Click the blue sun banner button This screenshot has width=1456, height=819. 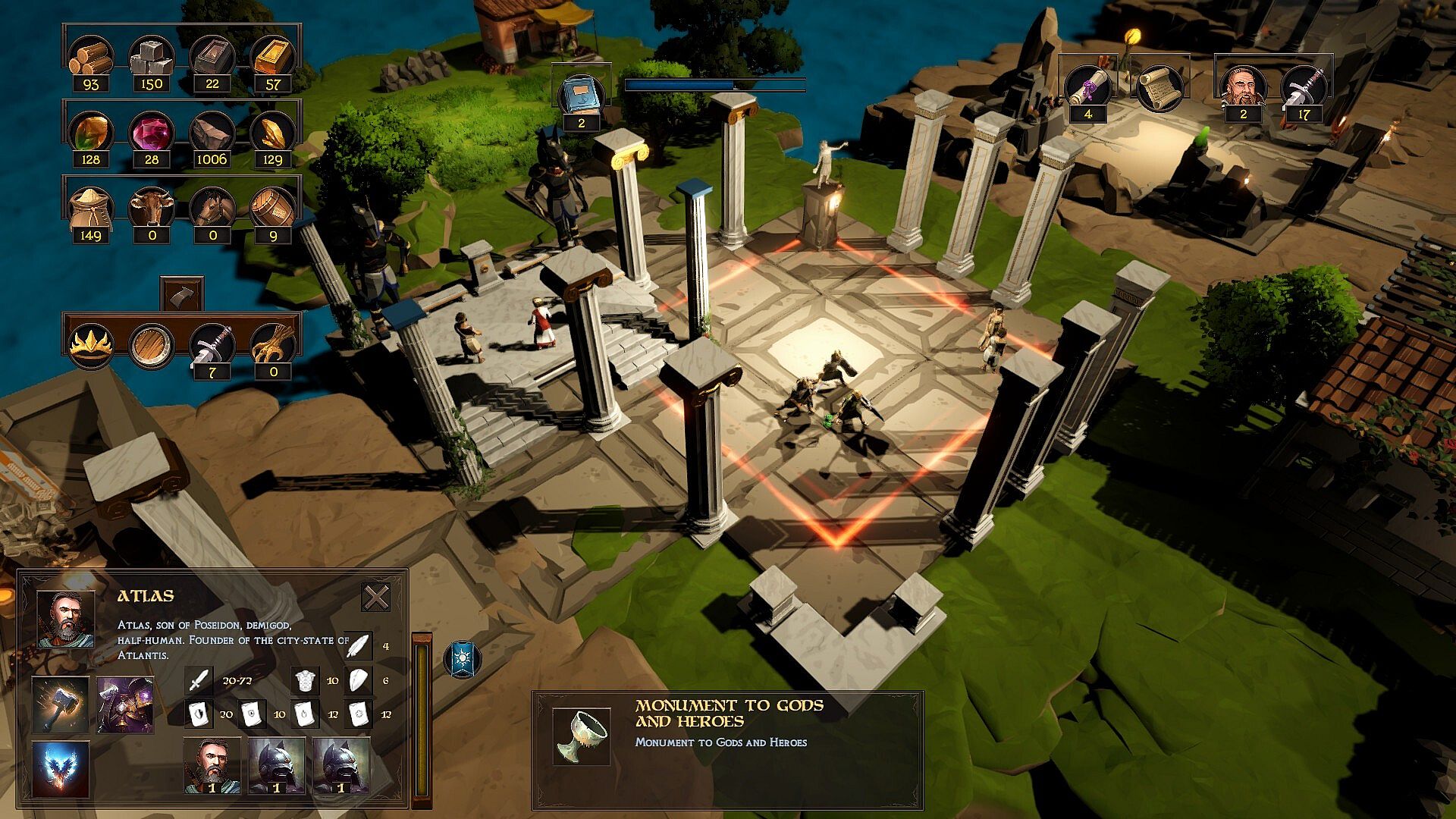[462, 659]
